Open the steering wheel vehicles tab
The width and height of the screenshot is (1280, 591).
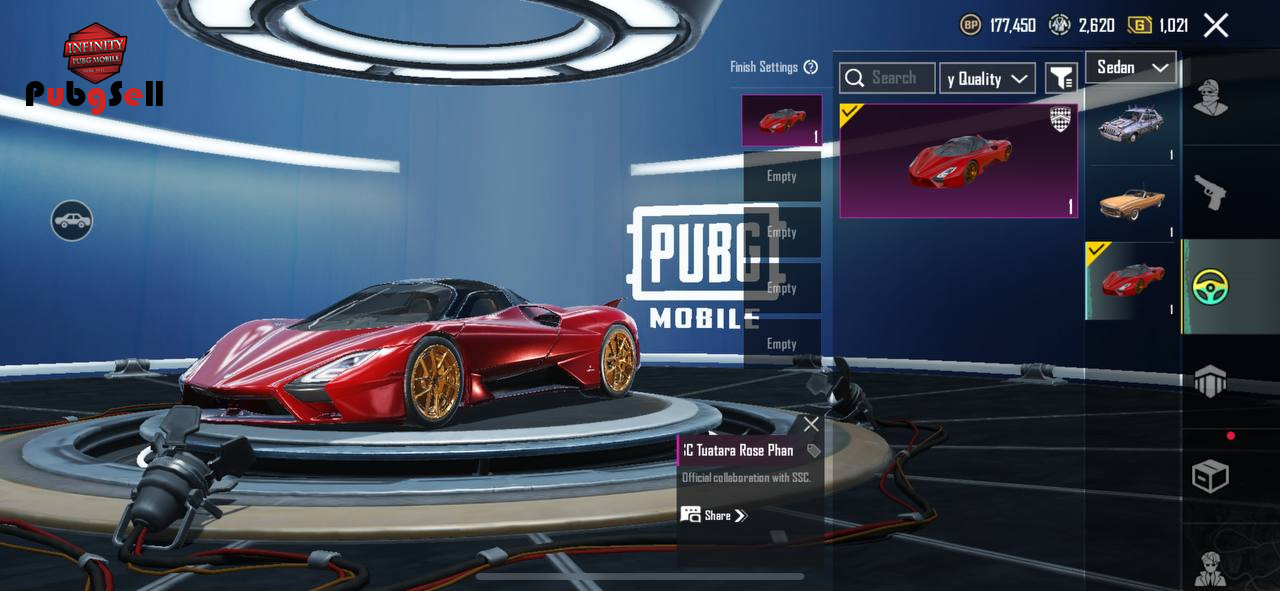click(x=1210, y=287)
